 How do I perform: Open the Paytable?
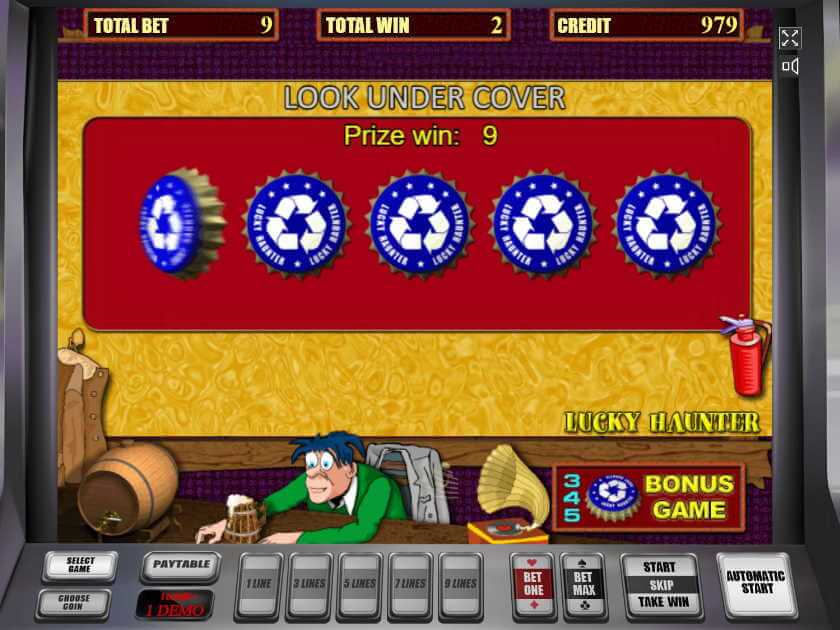pos(181,565)
